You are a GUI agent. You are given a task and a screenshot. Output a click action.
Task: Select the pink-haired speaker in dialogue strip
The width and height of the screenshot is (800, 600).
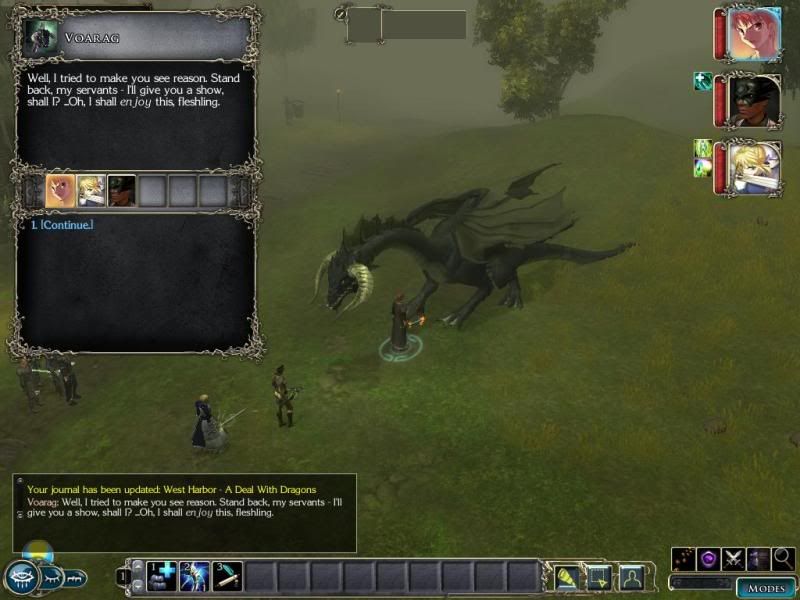60,190
